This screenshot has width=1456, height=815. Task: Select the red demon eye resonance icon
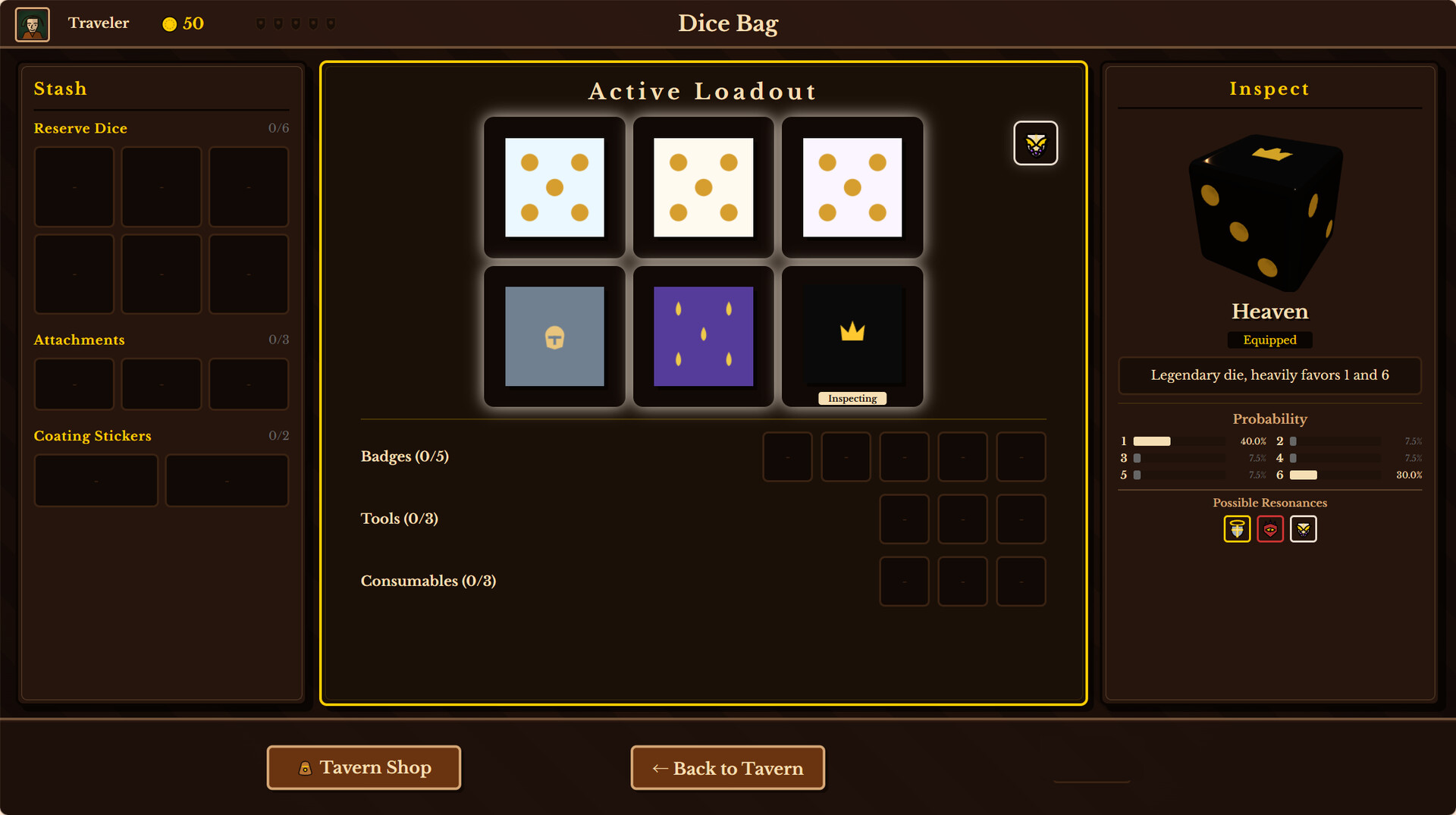(1269, 528)
